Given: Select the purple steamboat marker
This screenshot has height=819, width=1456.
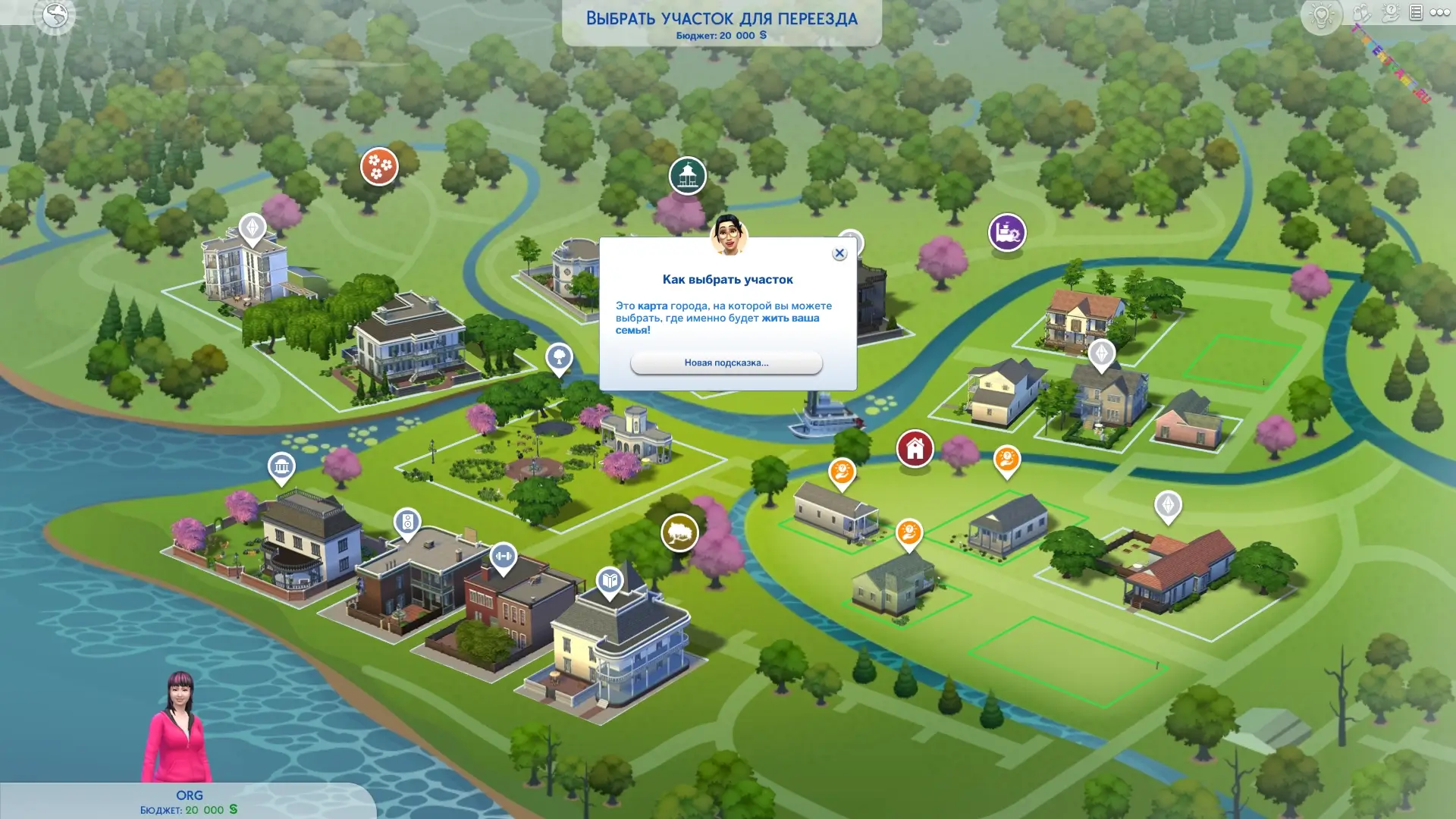Looking at the screenshot, I should pyautogui.click(x=1006, y=232).
